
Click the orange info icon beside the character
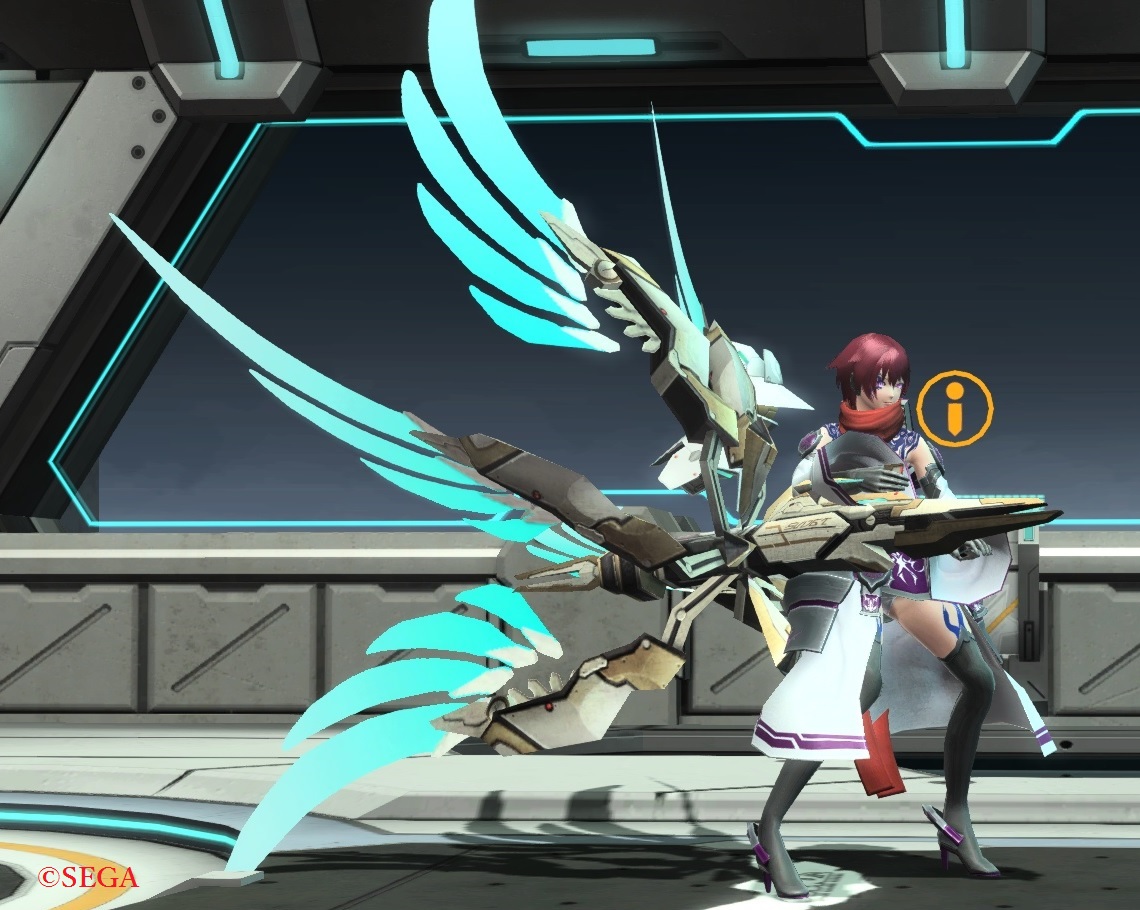point(955,408)
